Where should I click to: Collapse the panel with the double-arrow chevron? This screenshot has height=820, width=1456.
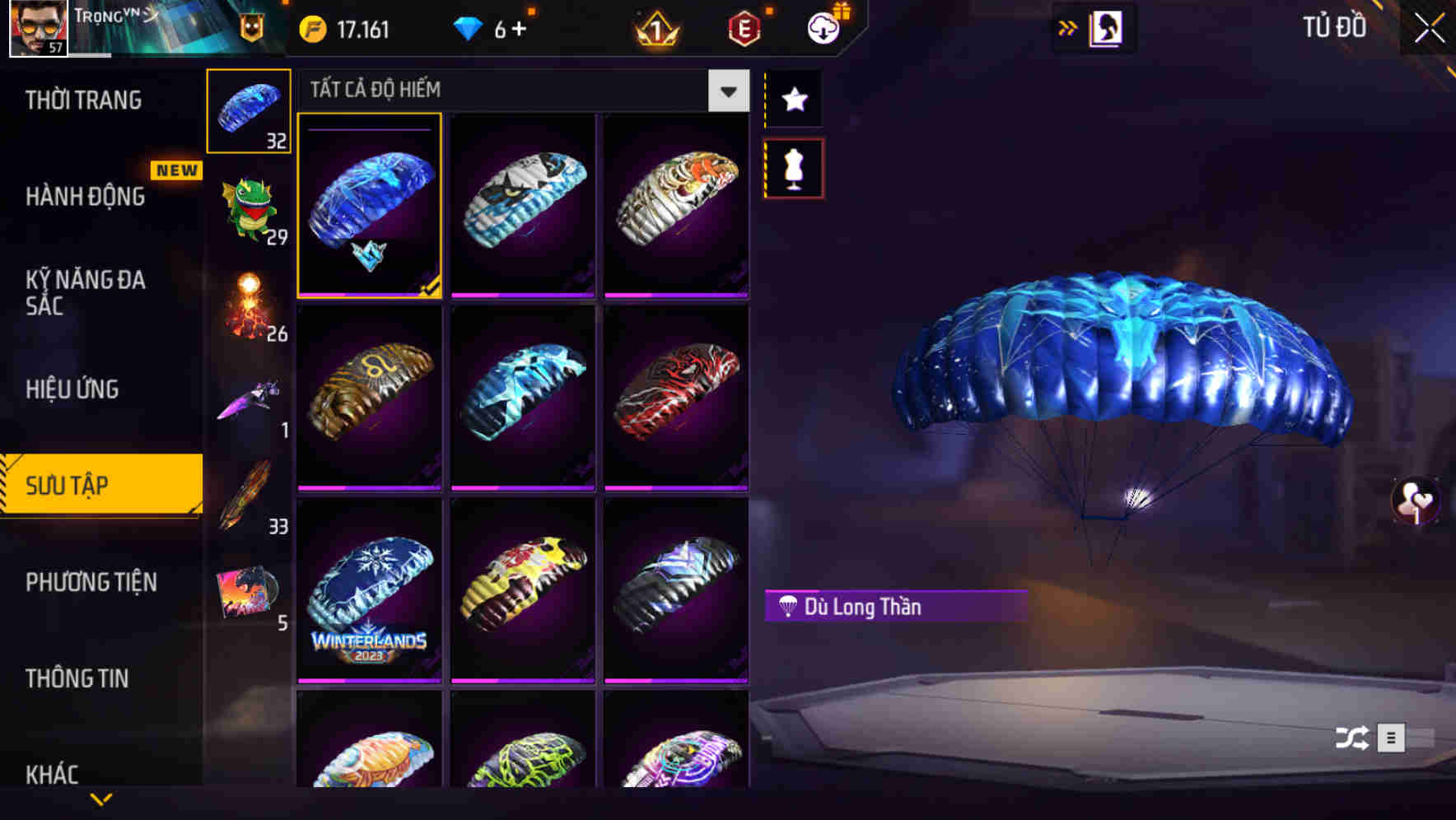(x=1066, y=26)
